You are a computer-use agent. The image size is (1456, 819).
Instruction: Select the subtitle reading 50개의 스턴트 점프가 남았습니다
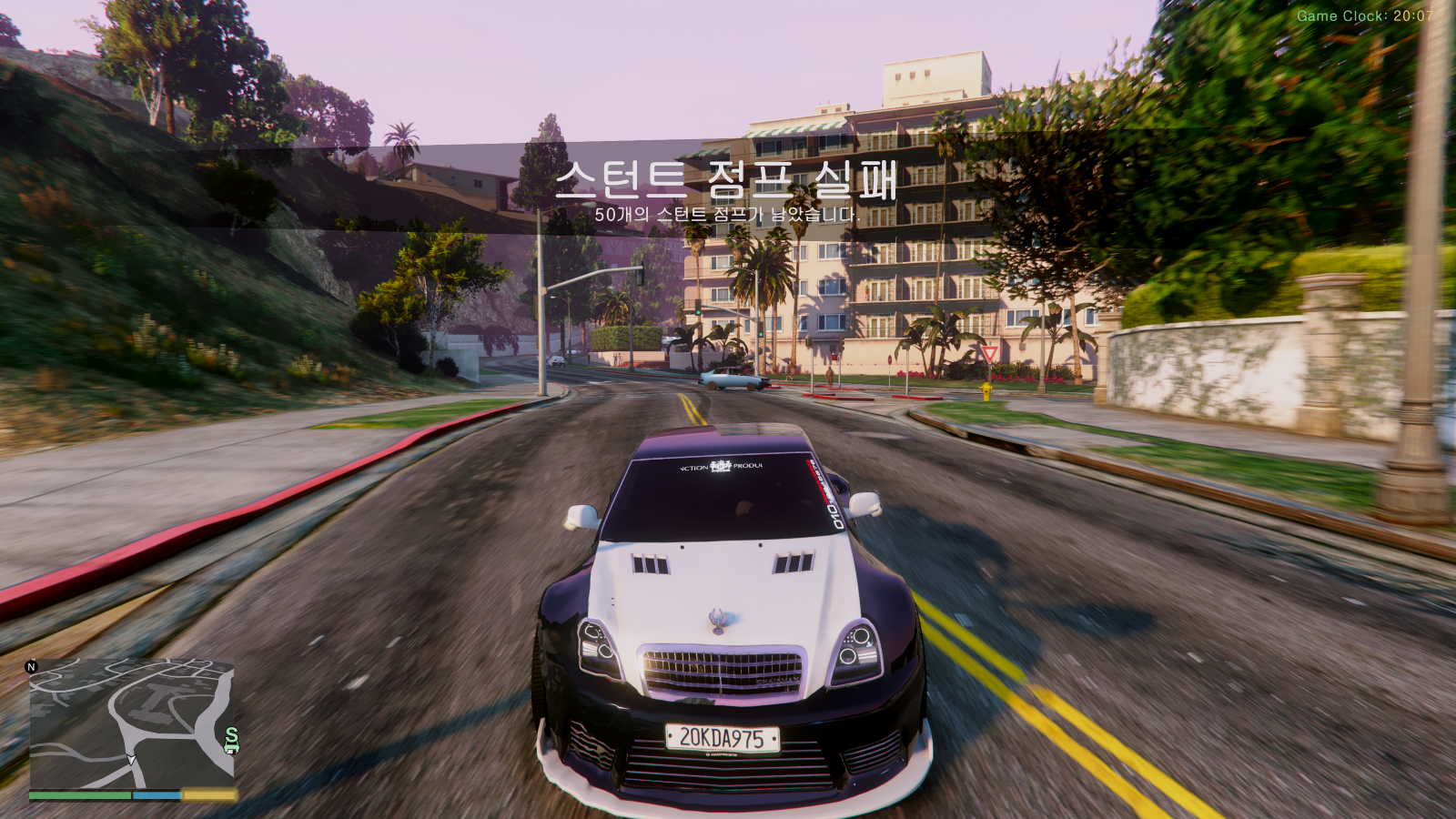[727, 215]
